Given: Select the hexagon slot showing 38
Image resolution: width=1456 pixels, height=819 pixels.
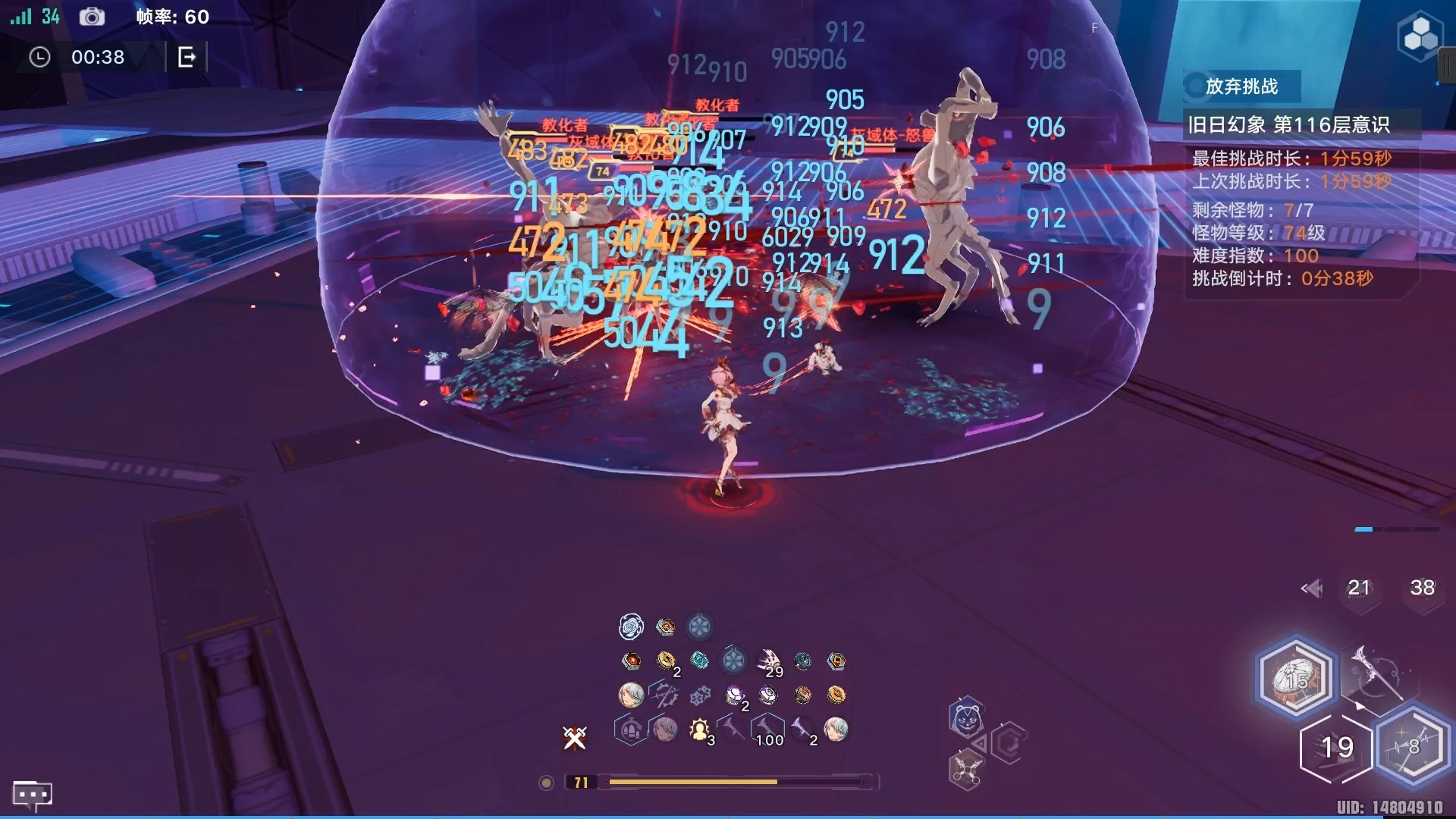Looking at the screenshot, I should (x=1422, y=588).
